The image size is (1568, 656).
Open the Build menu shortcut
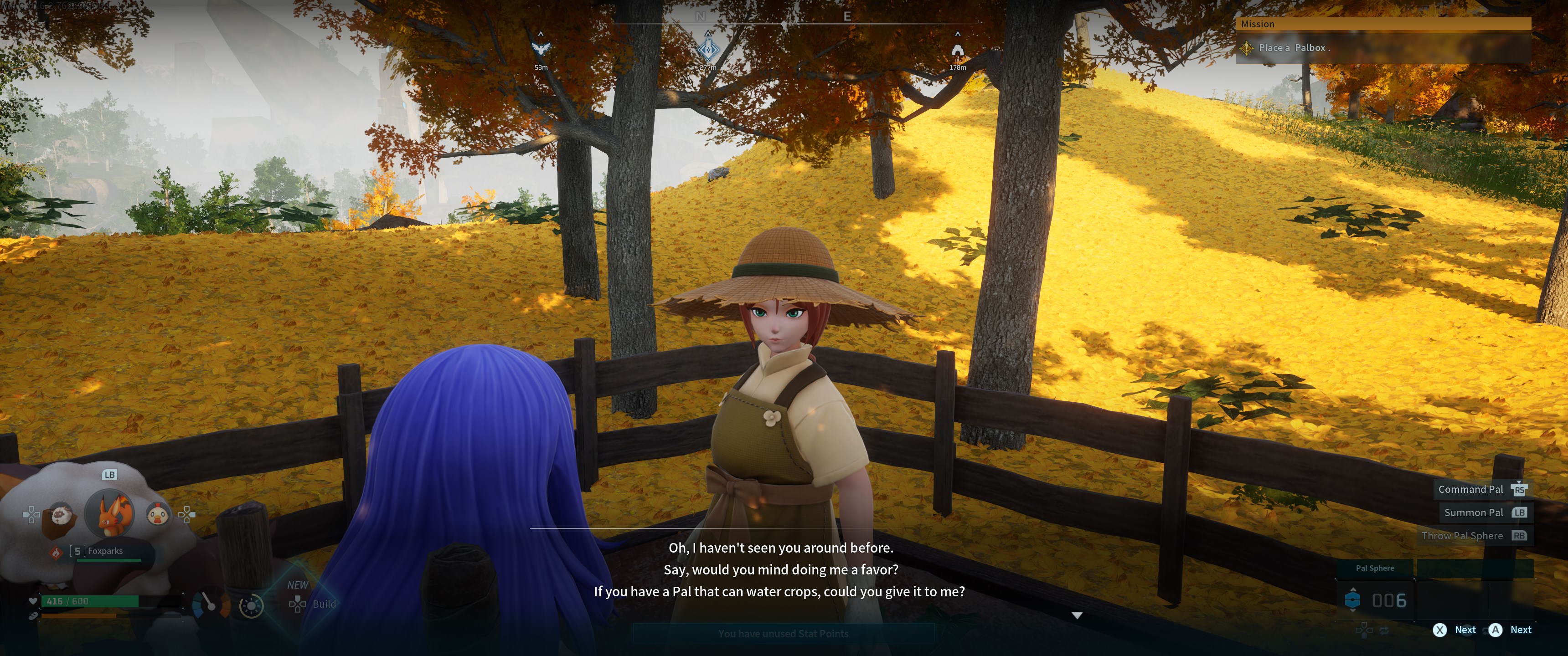(x=313, y=604)
